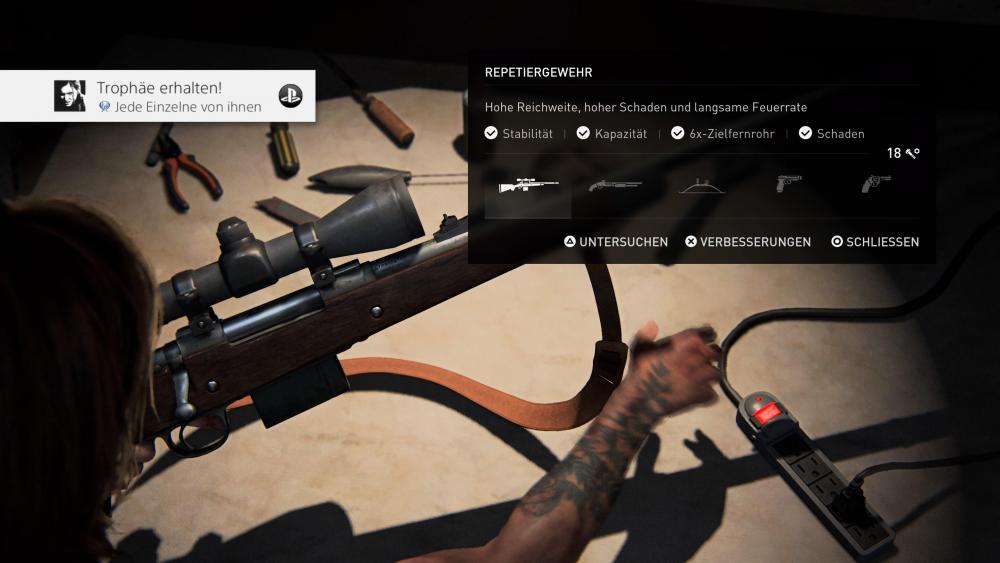Screen dimensions: 1000x563
Task: Close the workbench with Schliessen
Action: (x=875, y=242)
